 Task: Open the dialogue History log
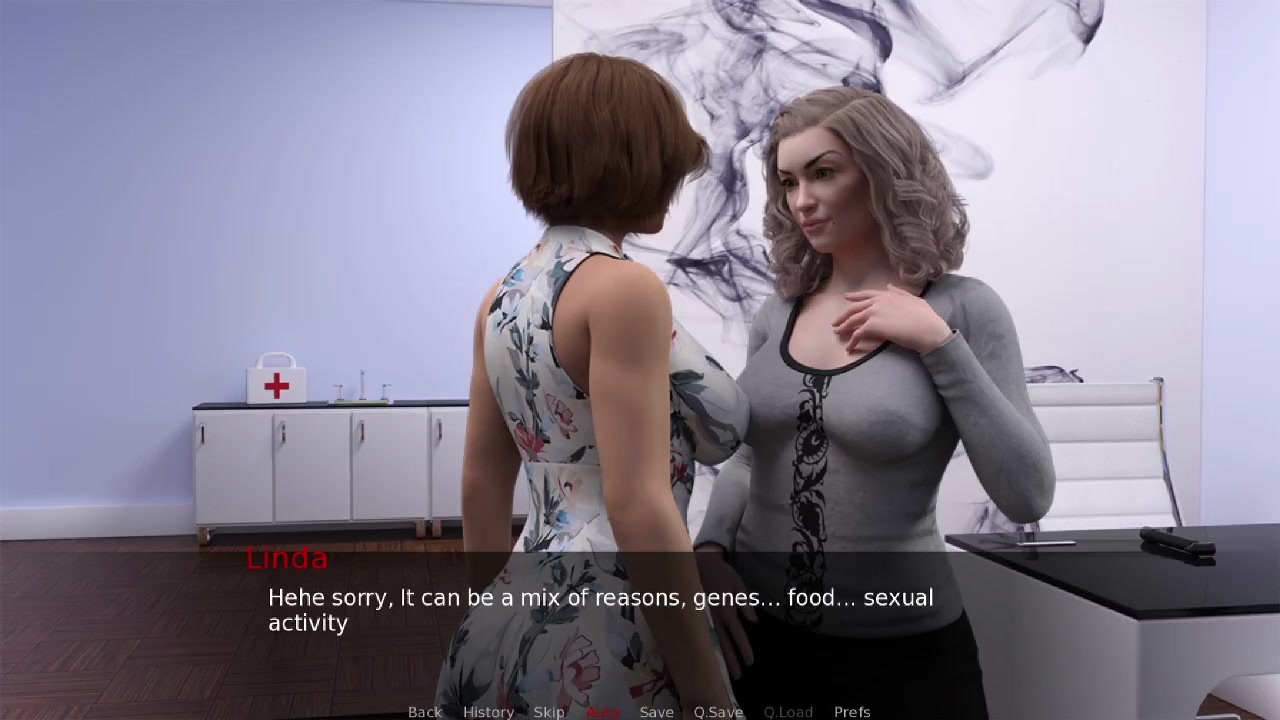[x=488, y=712]
